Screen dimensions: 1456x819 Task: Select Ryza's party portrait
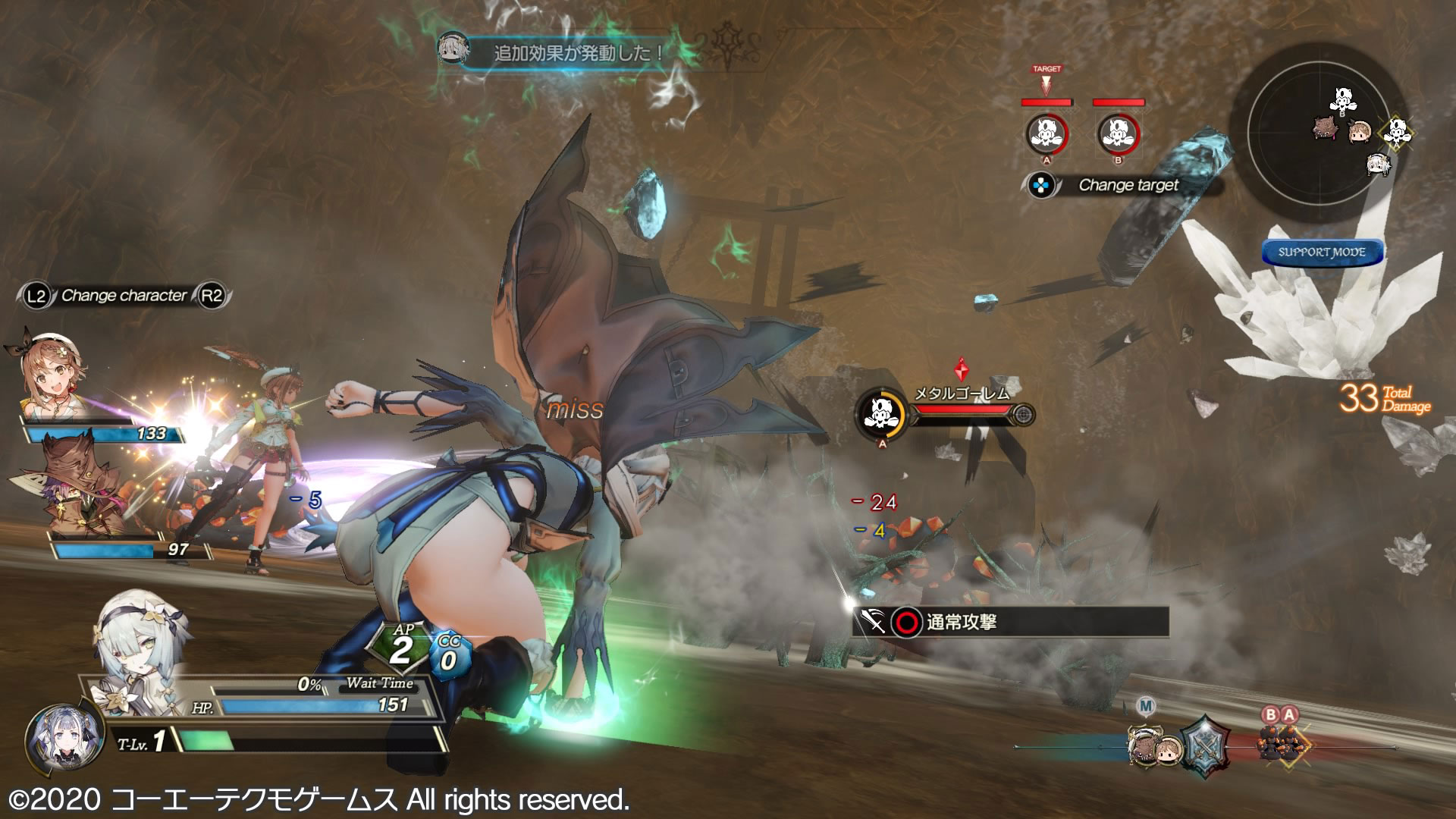(x=55, y=375)
